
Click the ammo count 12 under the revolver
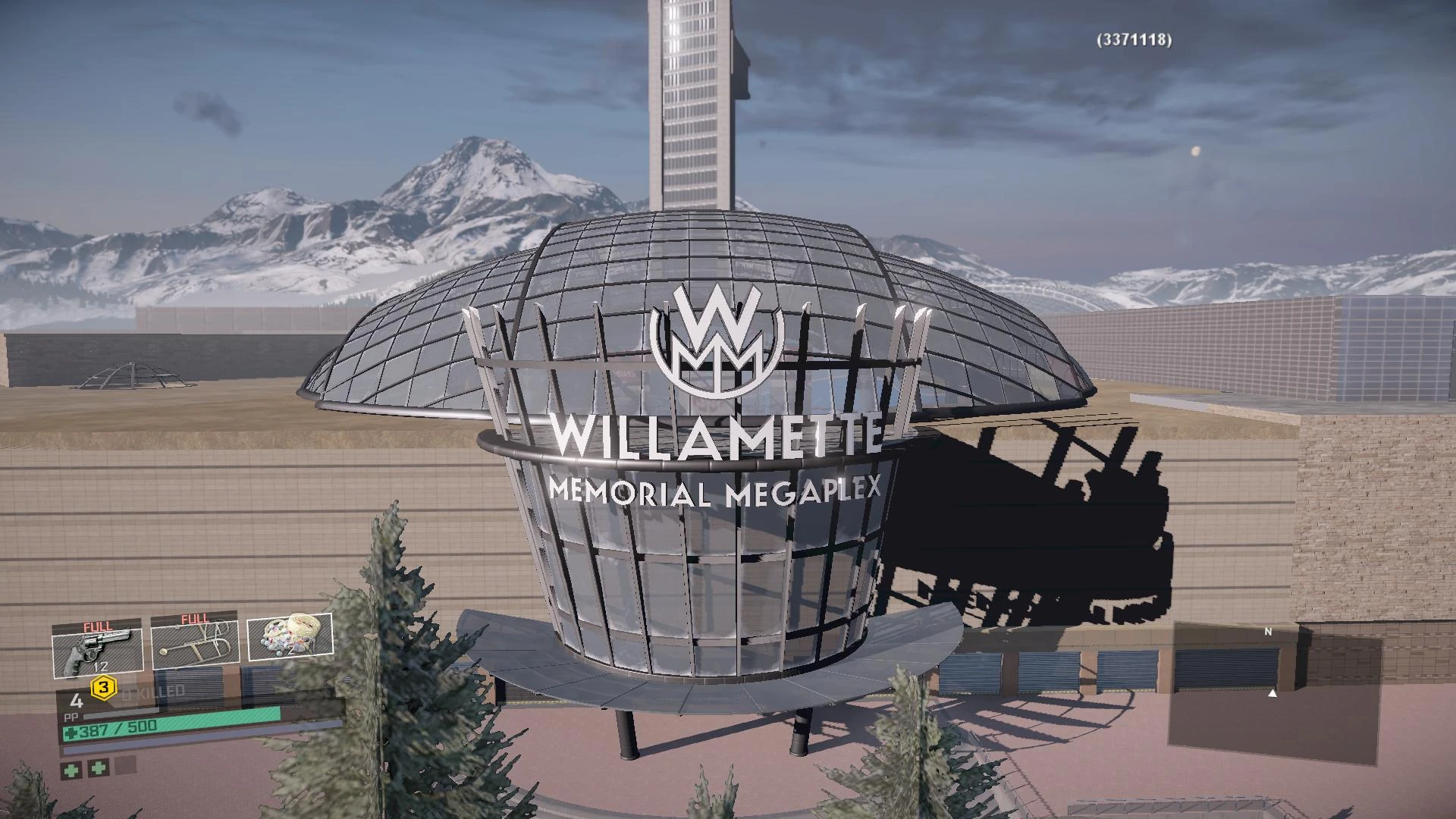tap(99, 667)
